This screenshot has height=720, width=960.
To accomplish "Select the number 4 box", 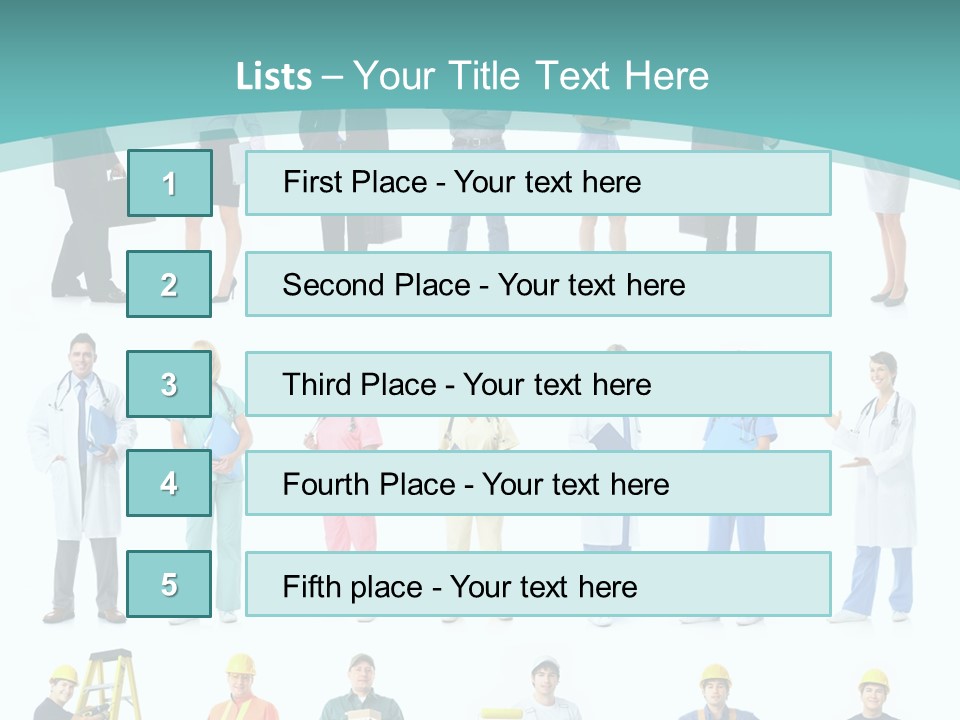I will [x=169, y=483].
